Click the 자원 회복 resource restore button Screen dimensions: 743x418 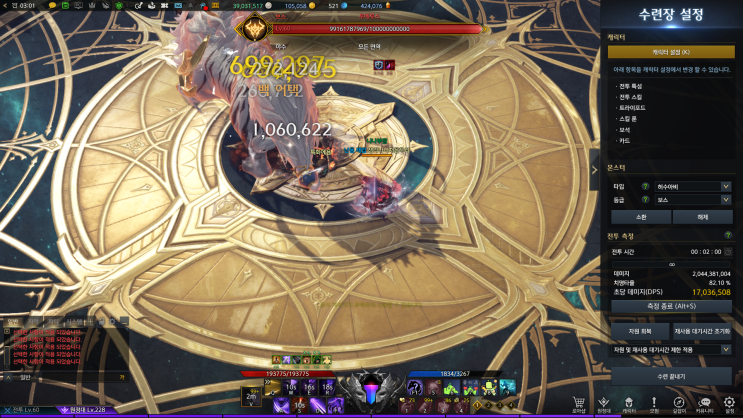tap(639, 330)
